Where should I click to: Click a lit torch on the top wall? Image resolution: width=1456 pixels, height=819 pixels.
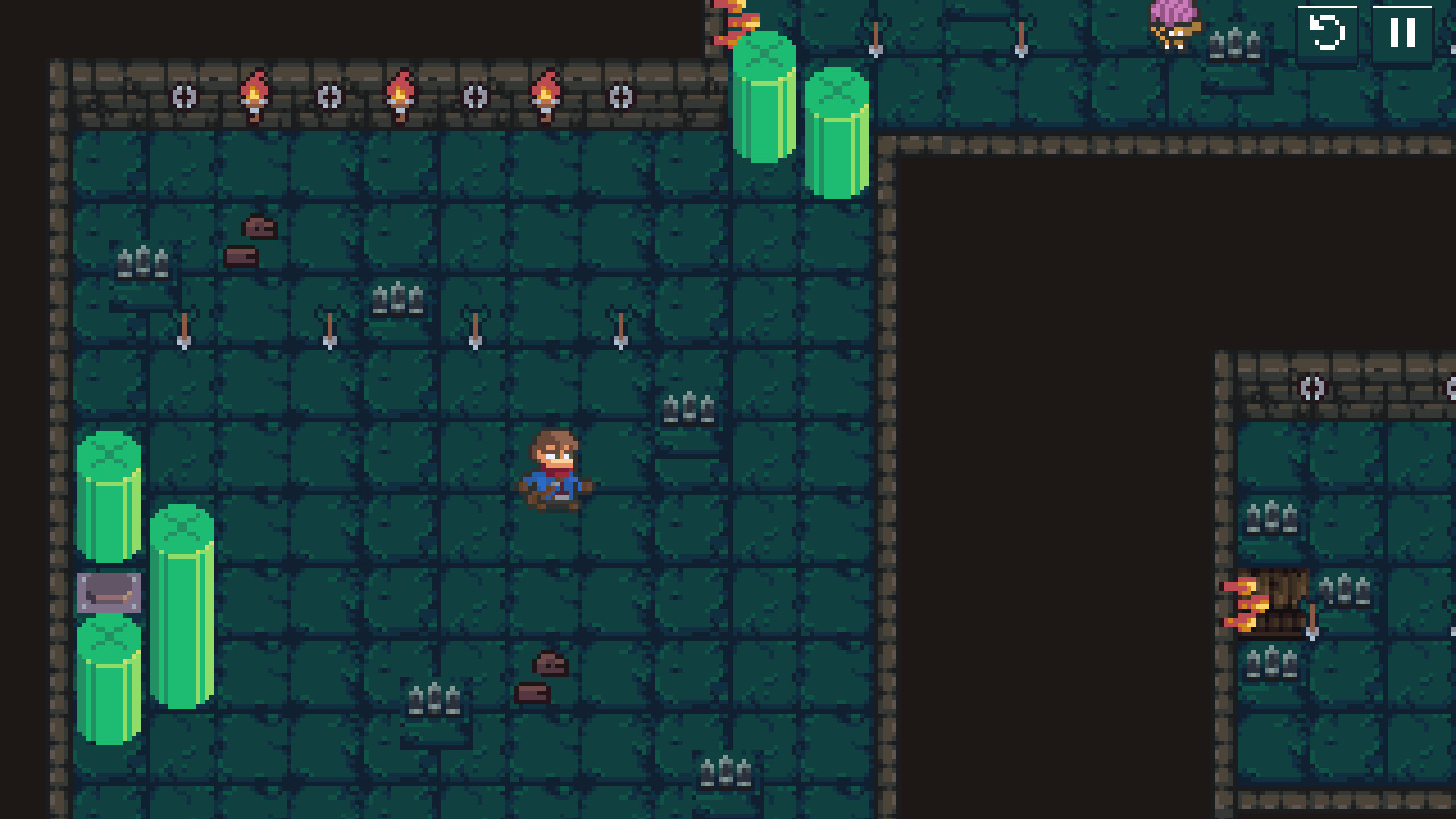(255, 91)
